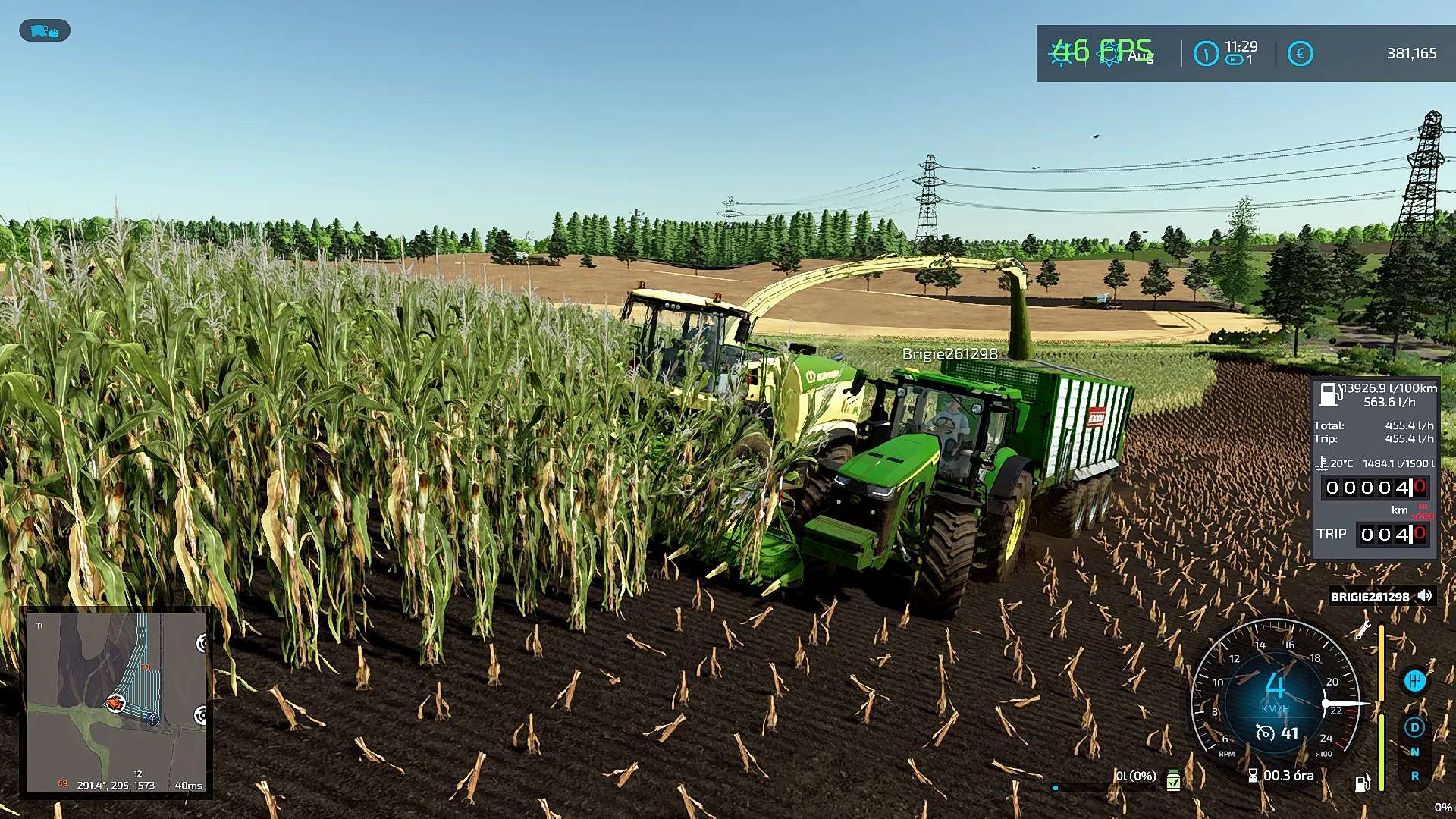Click the green additive jar icon

click(x=1173, y=780)
